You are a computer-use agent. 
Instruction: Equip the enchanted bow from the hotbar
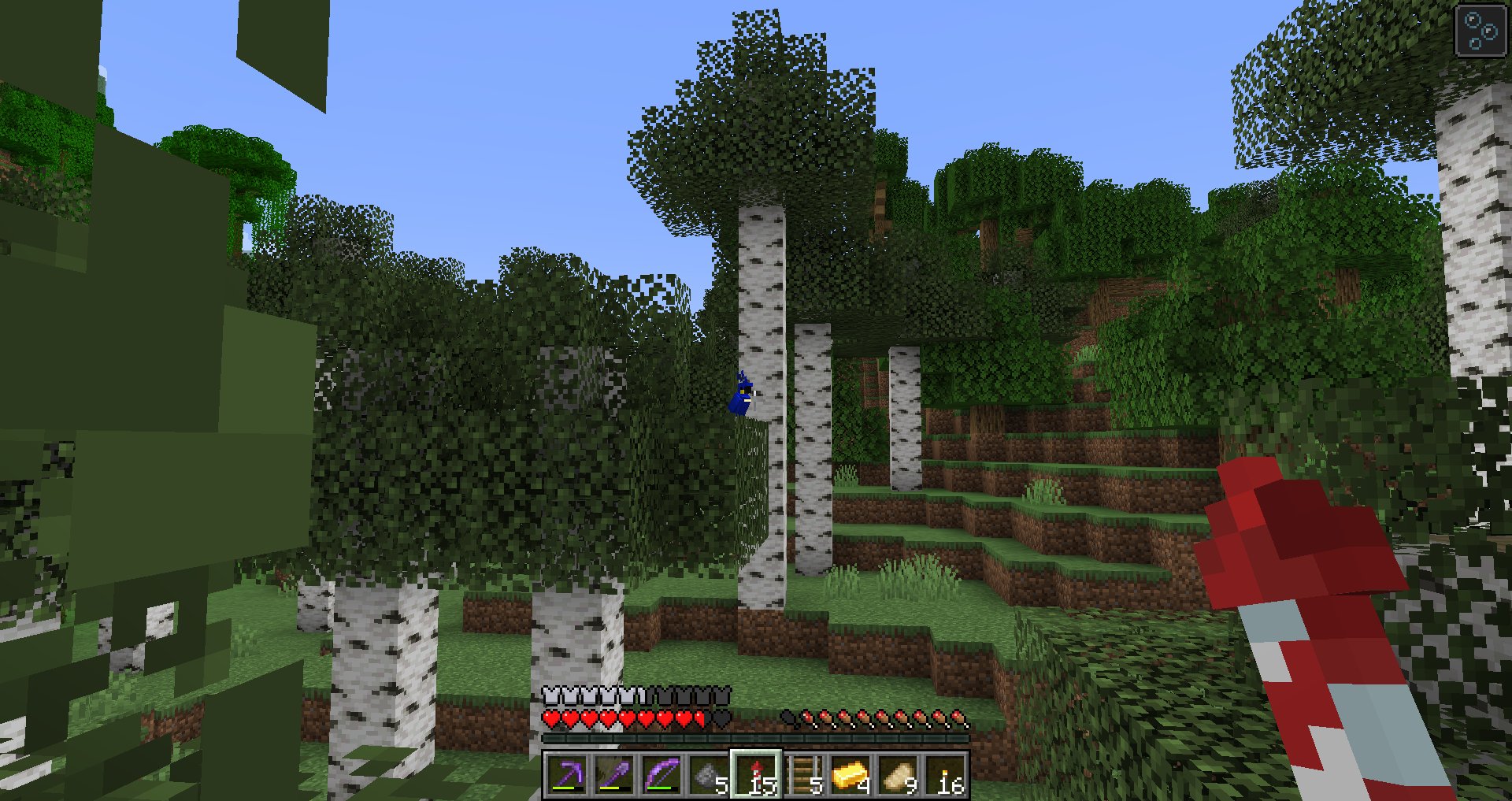point(661,776)
